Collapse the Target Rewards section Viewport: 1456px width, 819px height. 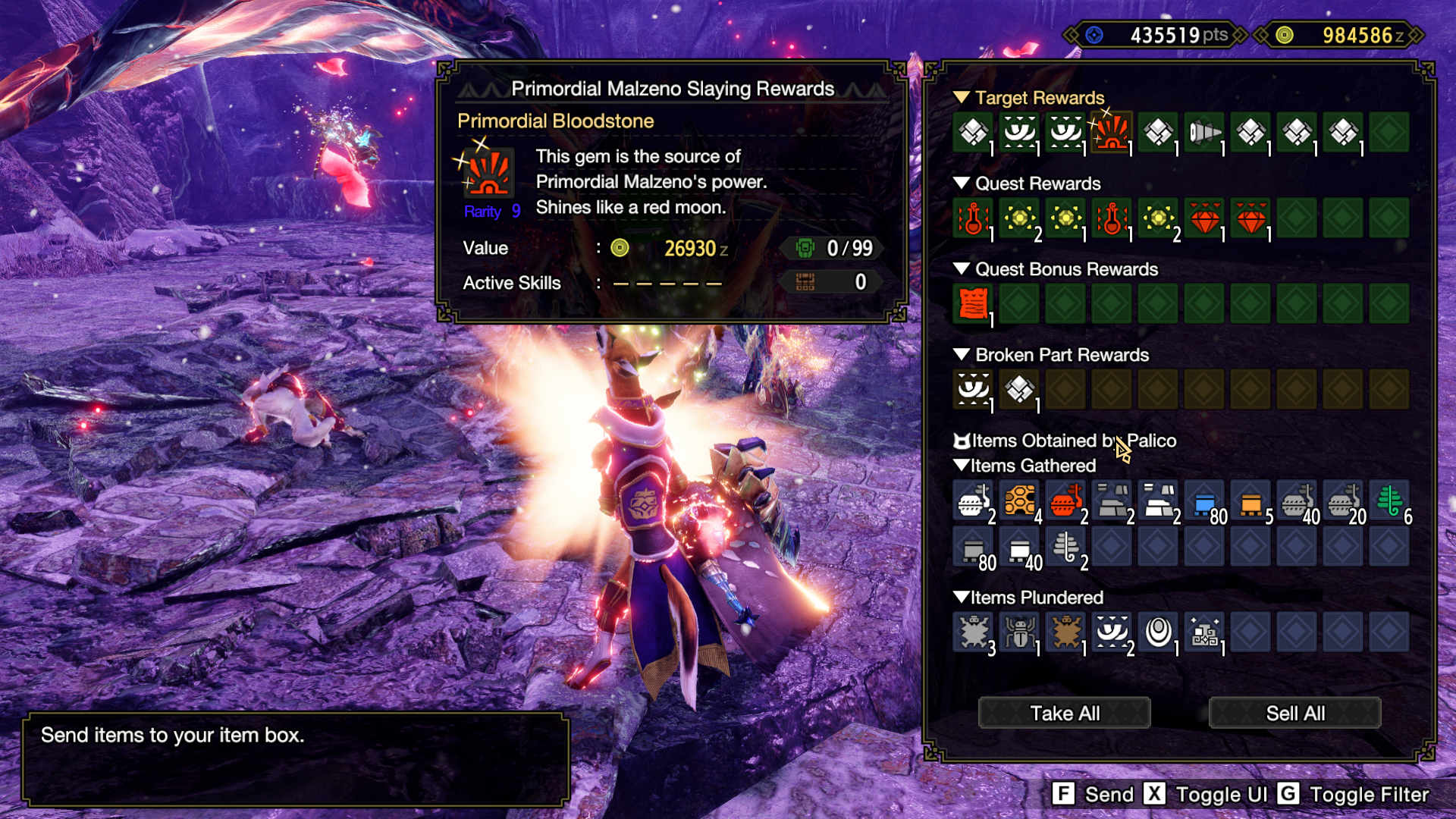point(962,98)
